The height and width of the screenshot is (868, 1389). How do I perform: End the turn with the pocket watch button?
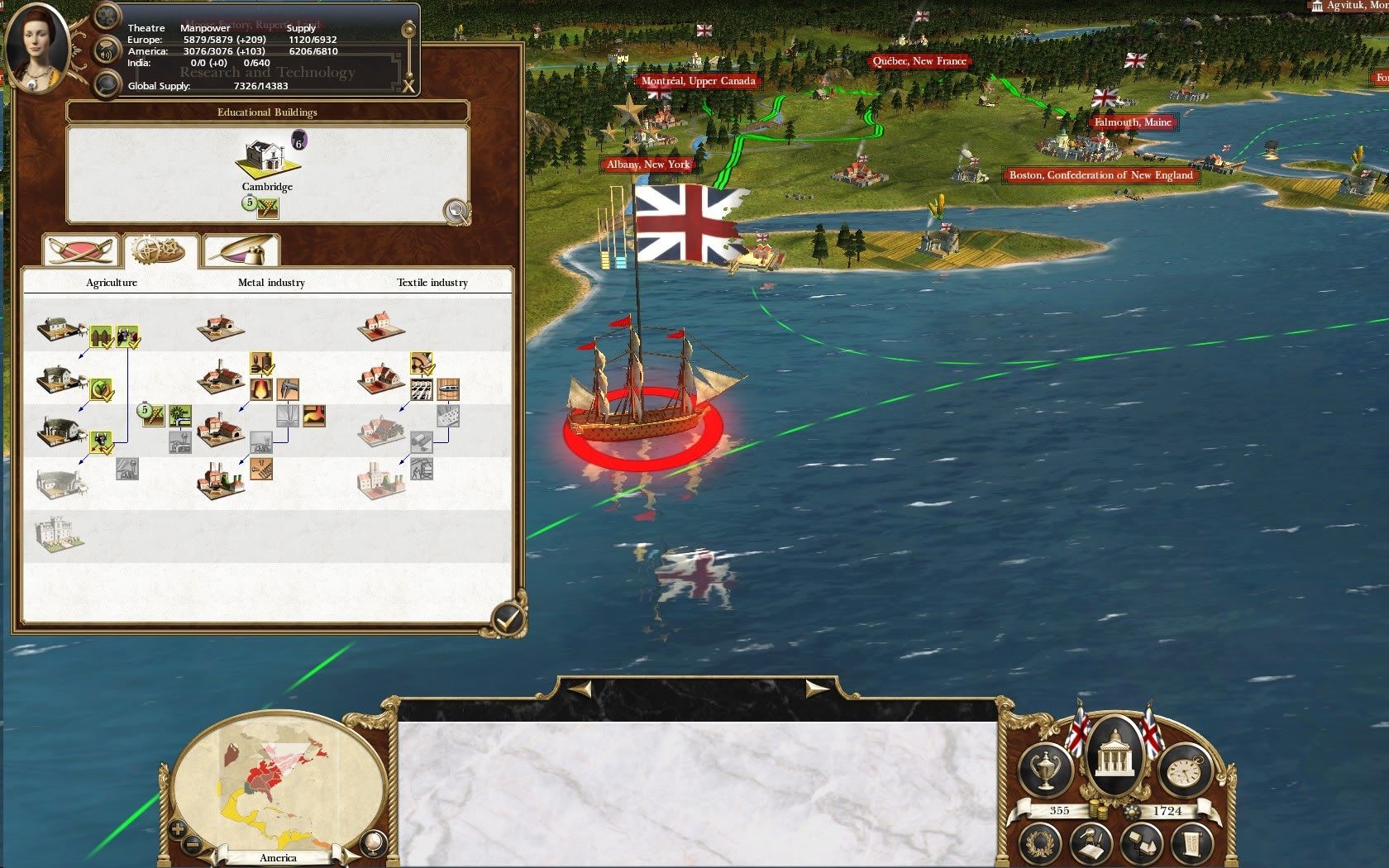[1184, 770]
